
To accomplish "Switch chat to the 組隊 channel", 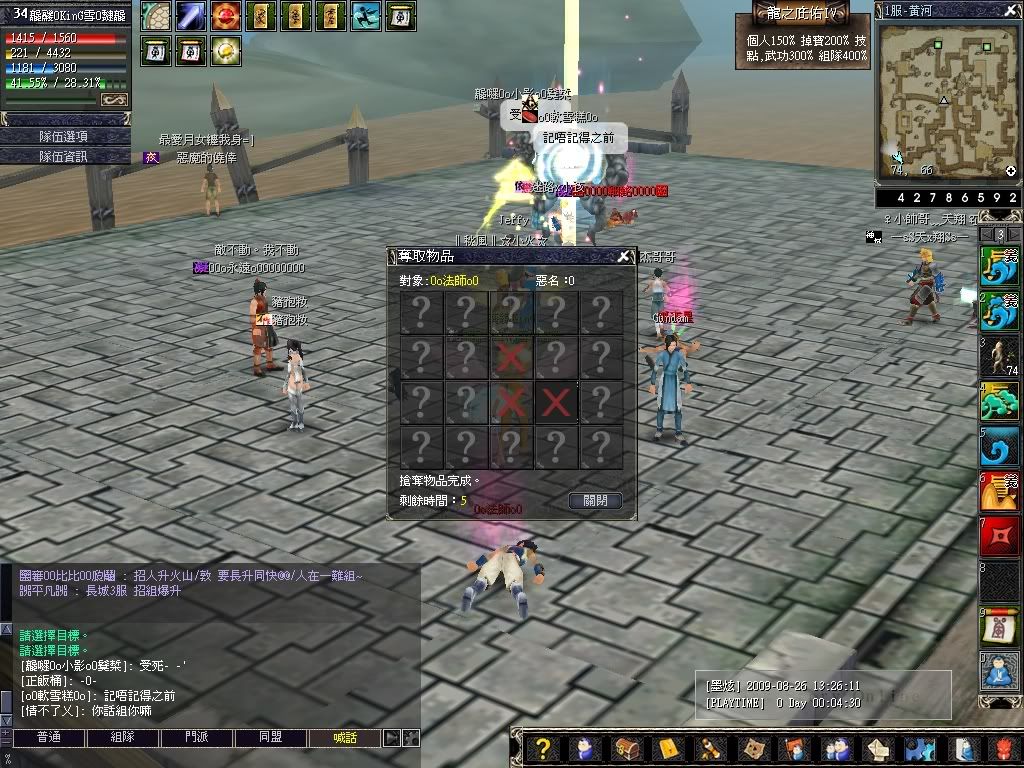I will pyautogui.click(x=122, y=738).
